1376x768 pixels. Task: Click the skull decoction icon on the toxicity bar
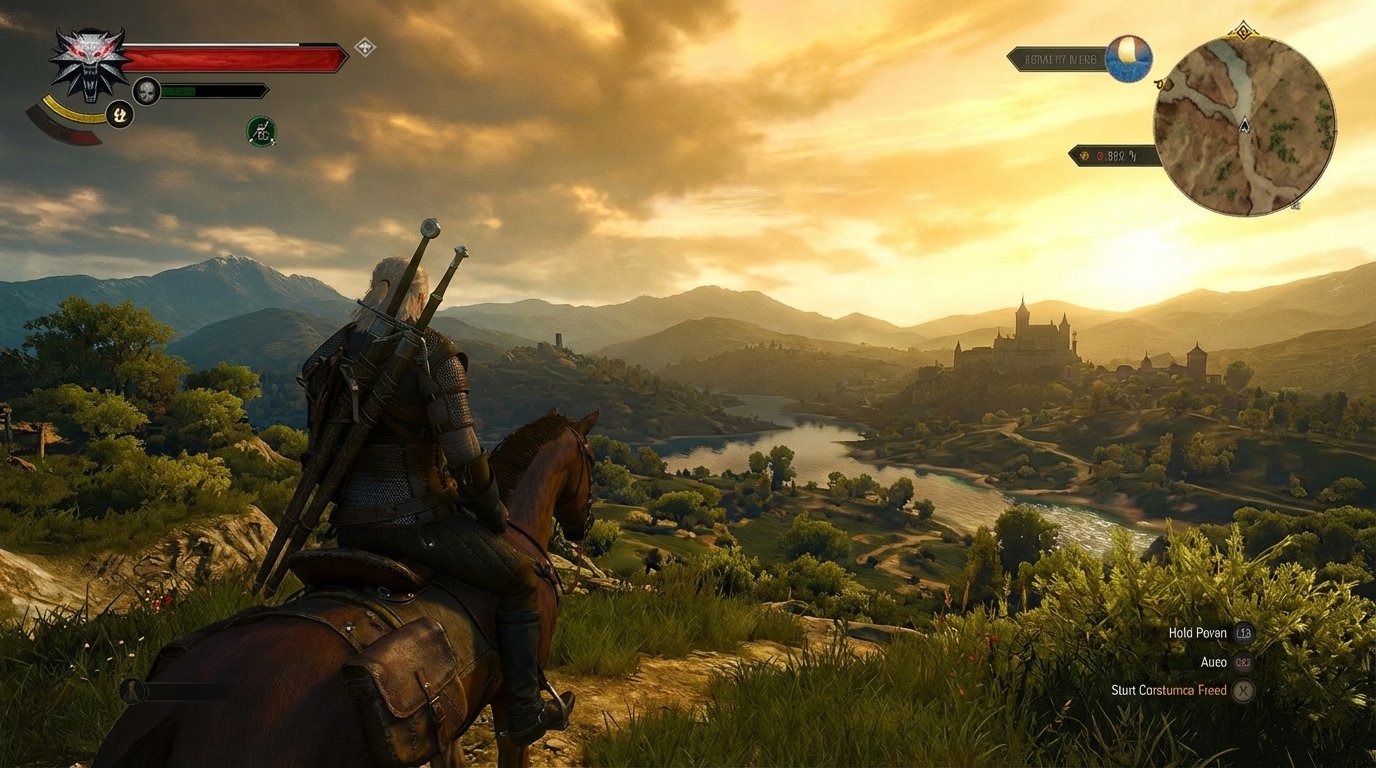pyautogui.click(x=145, y=92)
